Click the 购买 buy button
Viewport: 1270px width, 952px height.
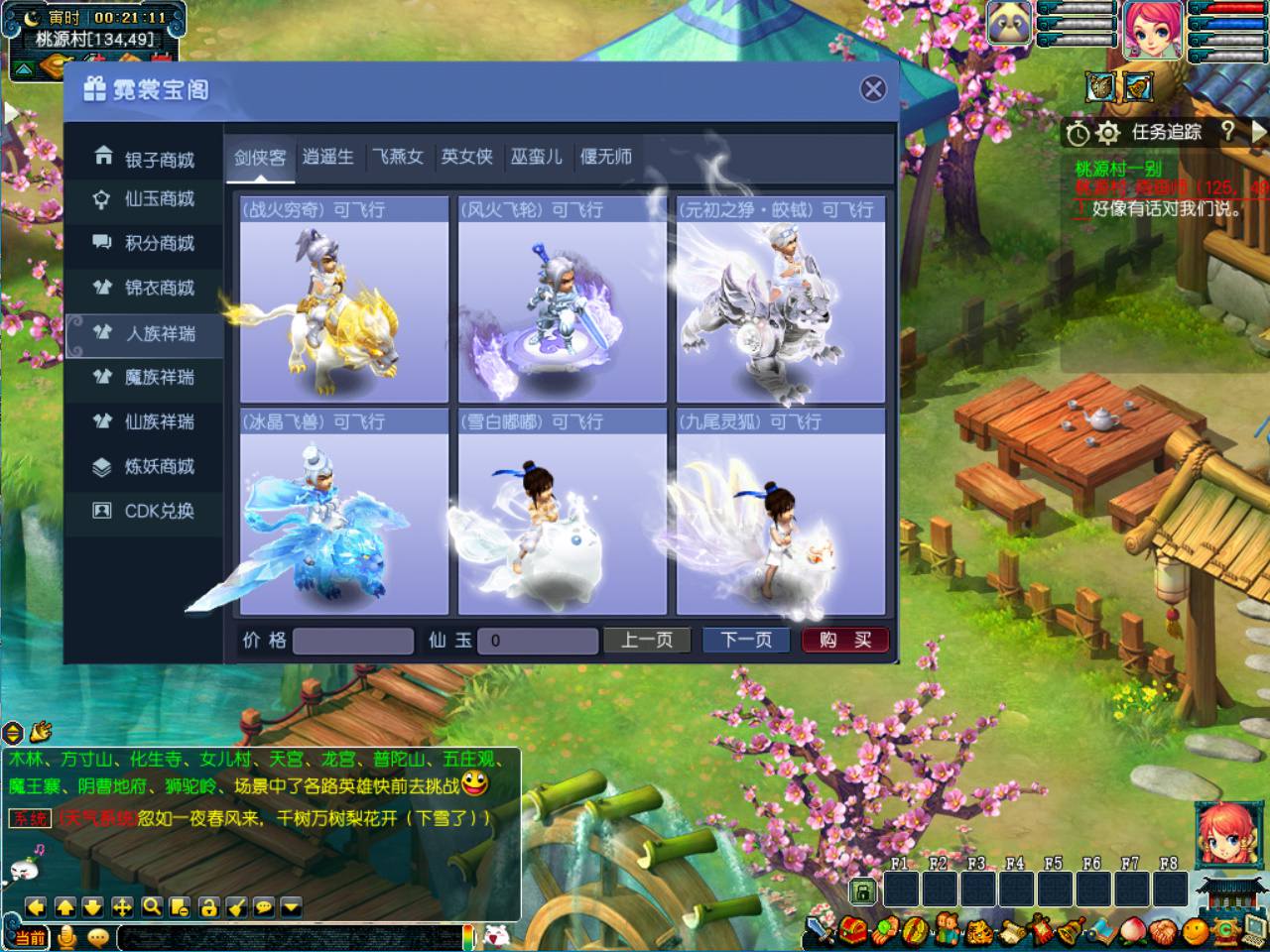[x=844, y=641]
